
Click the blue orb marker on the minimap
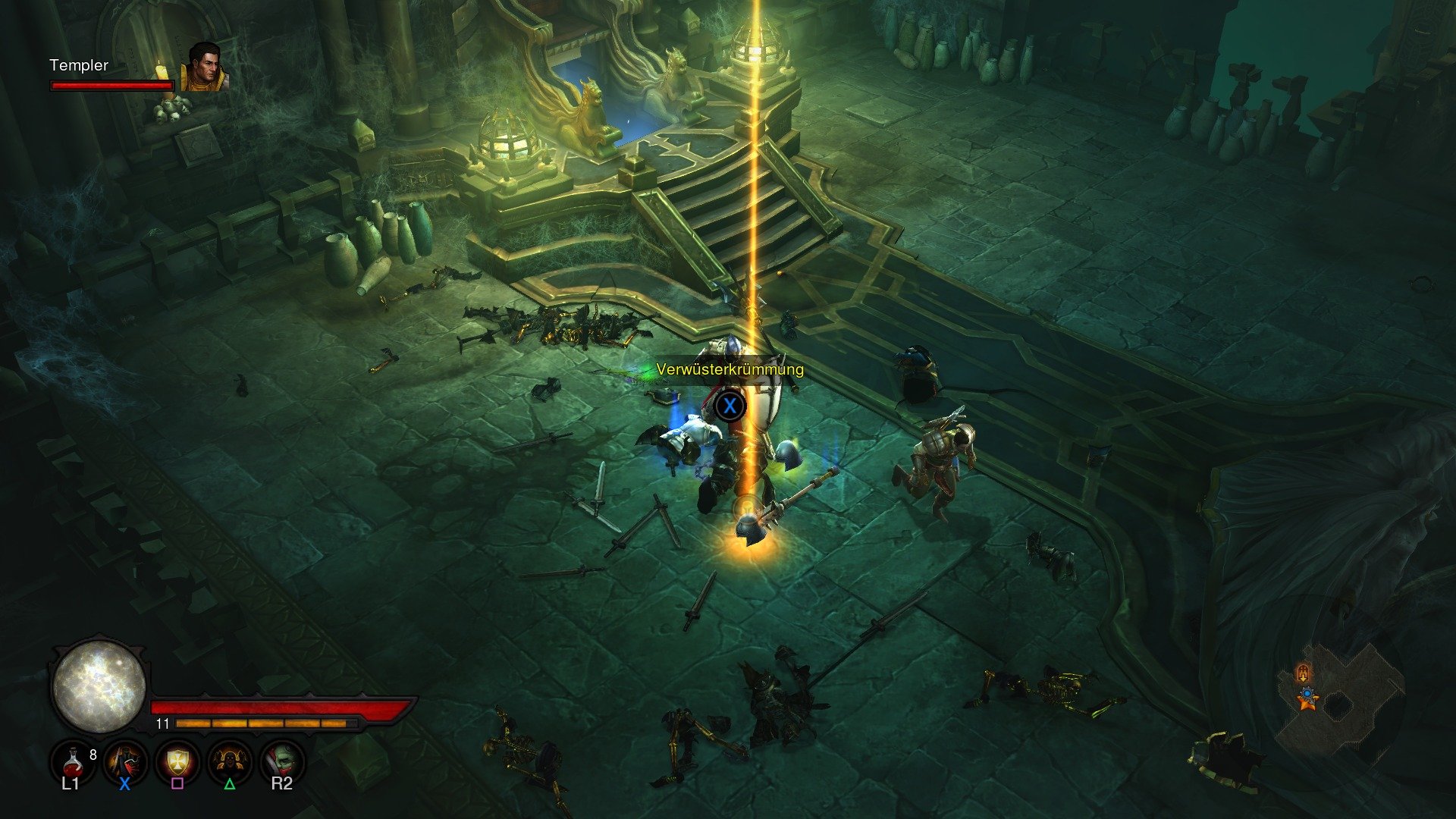coord(1307,693)
